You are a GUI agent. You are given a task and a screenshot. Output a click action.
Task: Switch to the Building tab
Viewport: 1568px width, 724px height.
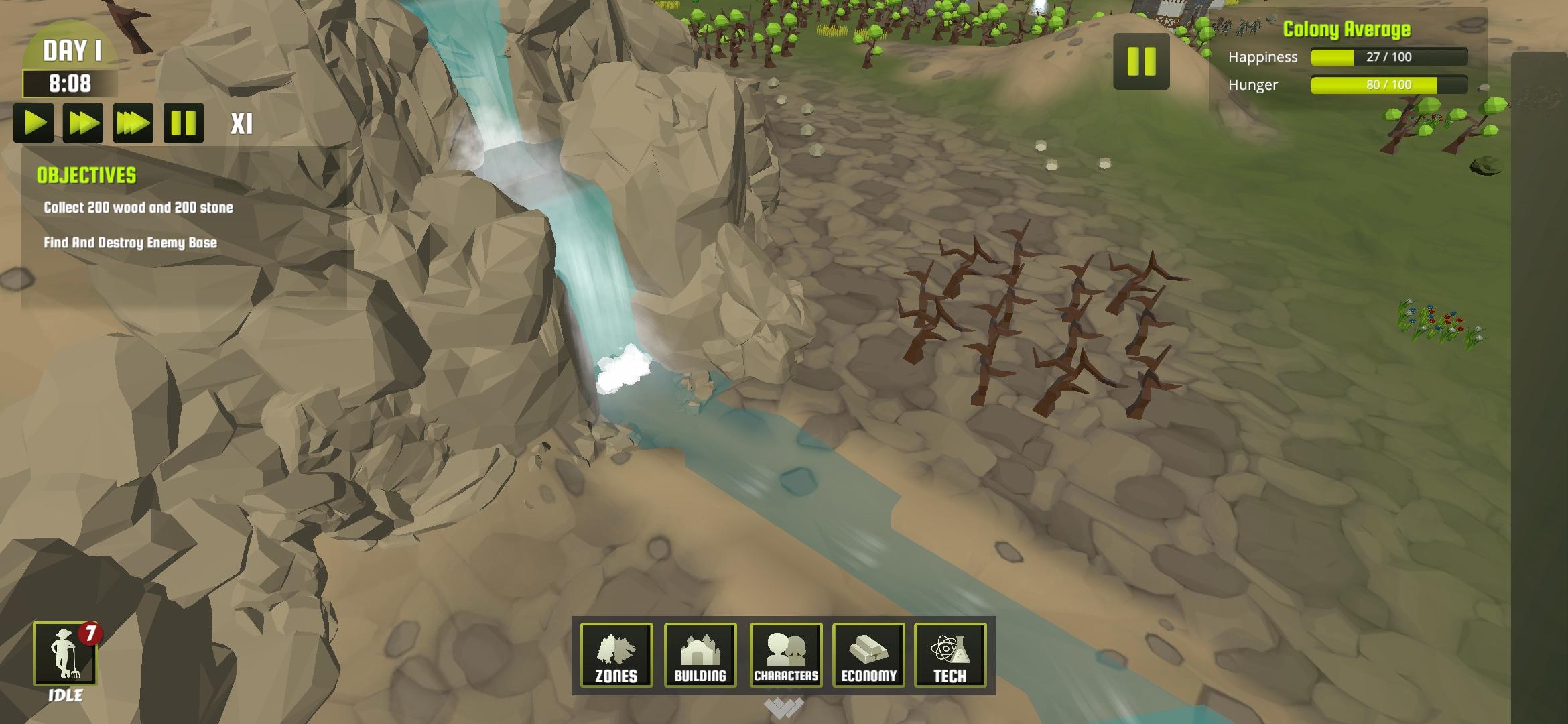(702, 656)
